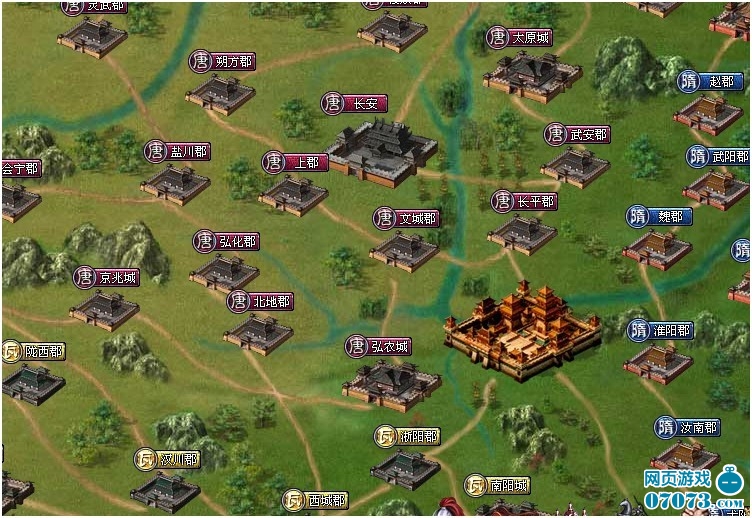Open the 弘化郡 map label
This screenshot has width=752, height=518.
click(227, 241)
